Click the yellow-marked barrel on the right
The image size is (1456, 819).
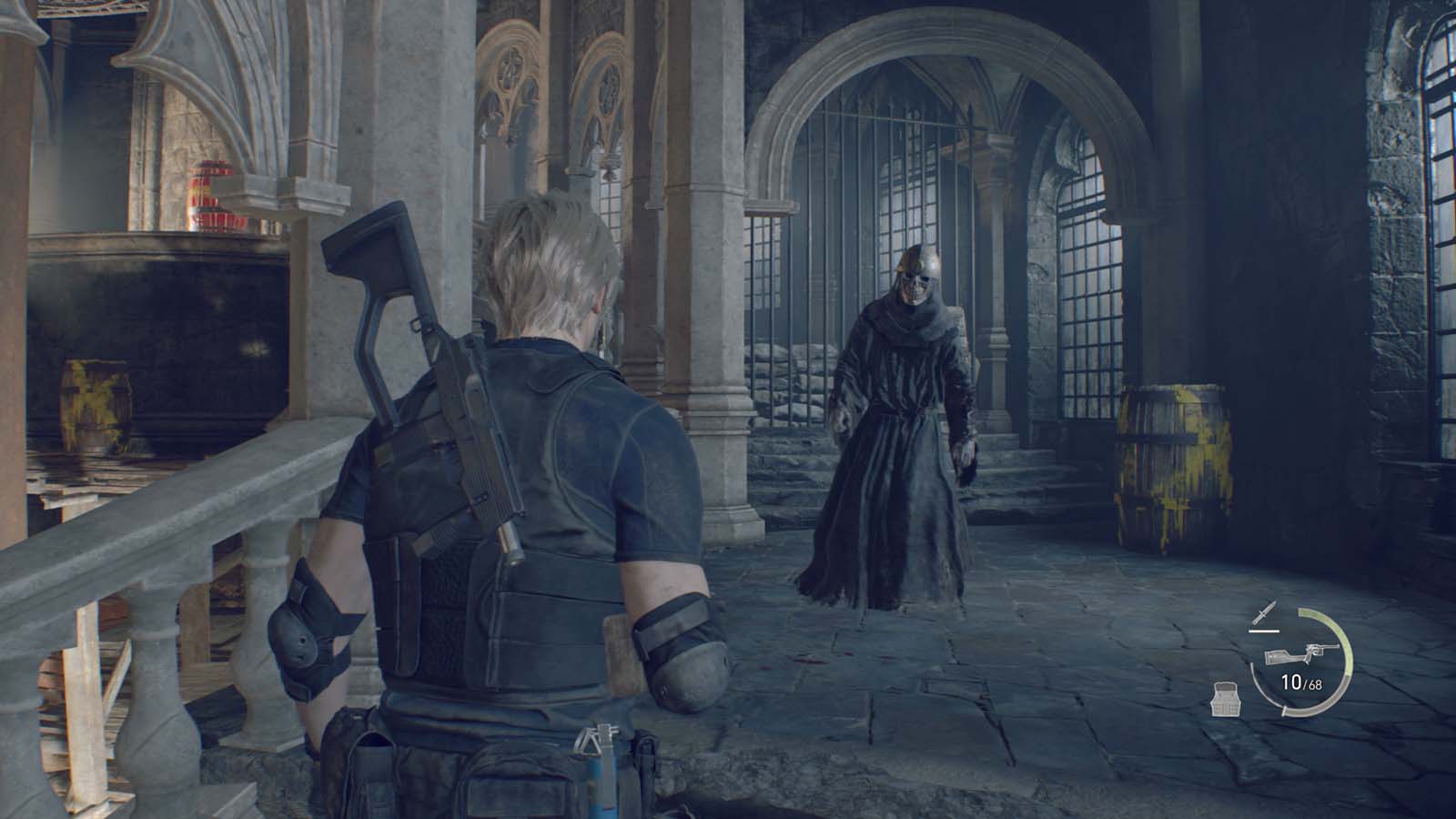pyautogui.click(x=1169, y=464)
